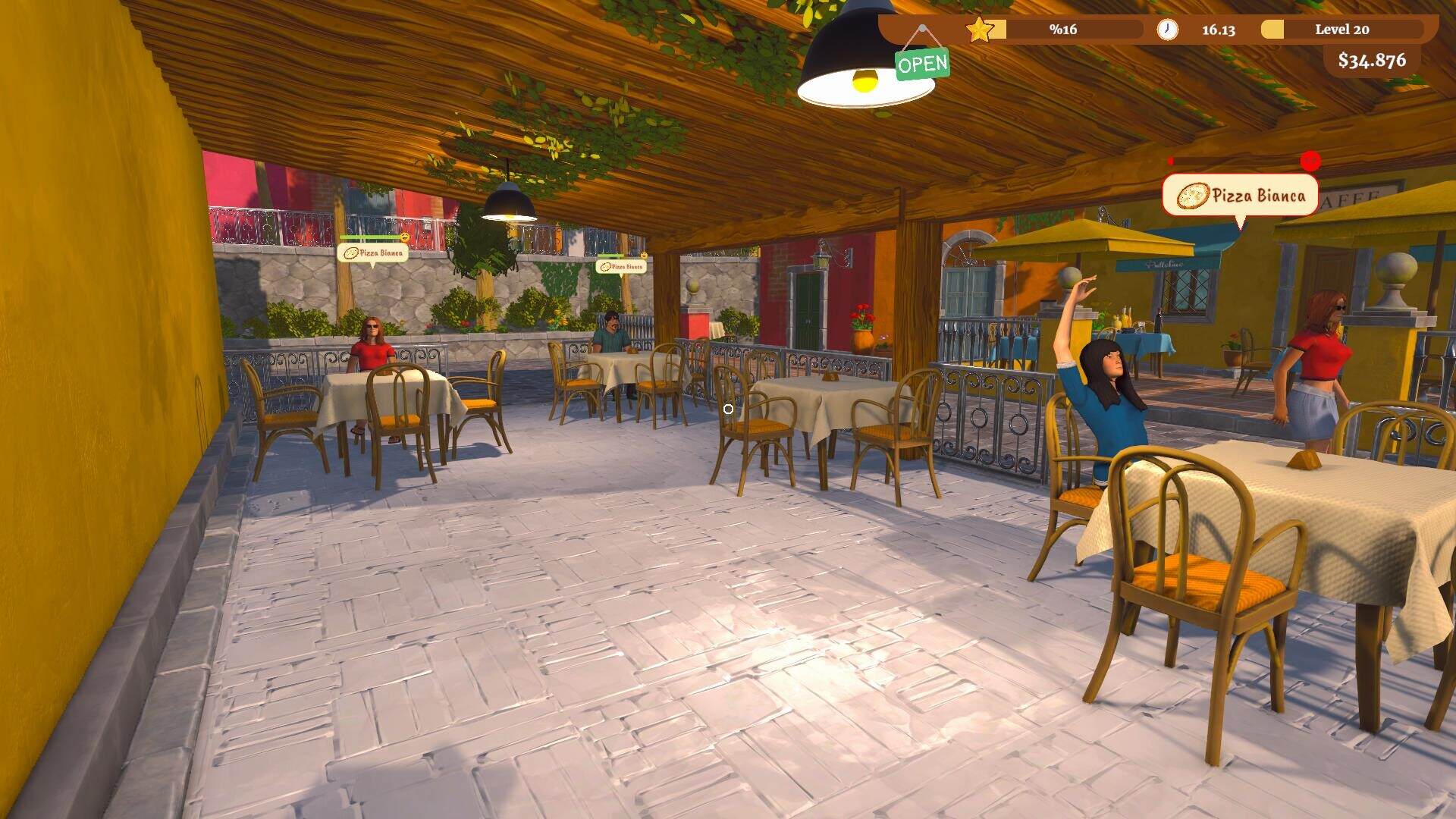This screenshot has width=1456, height=819.
Task: Select the time display showing 16.13
Action: tap(1218, 30)
